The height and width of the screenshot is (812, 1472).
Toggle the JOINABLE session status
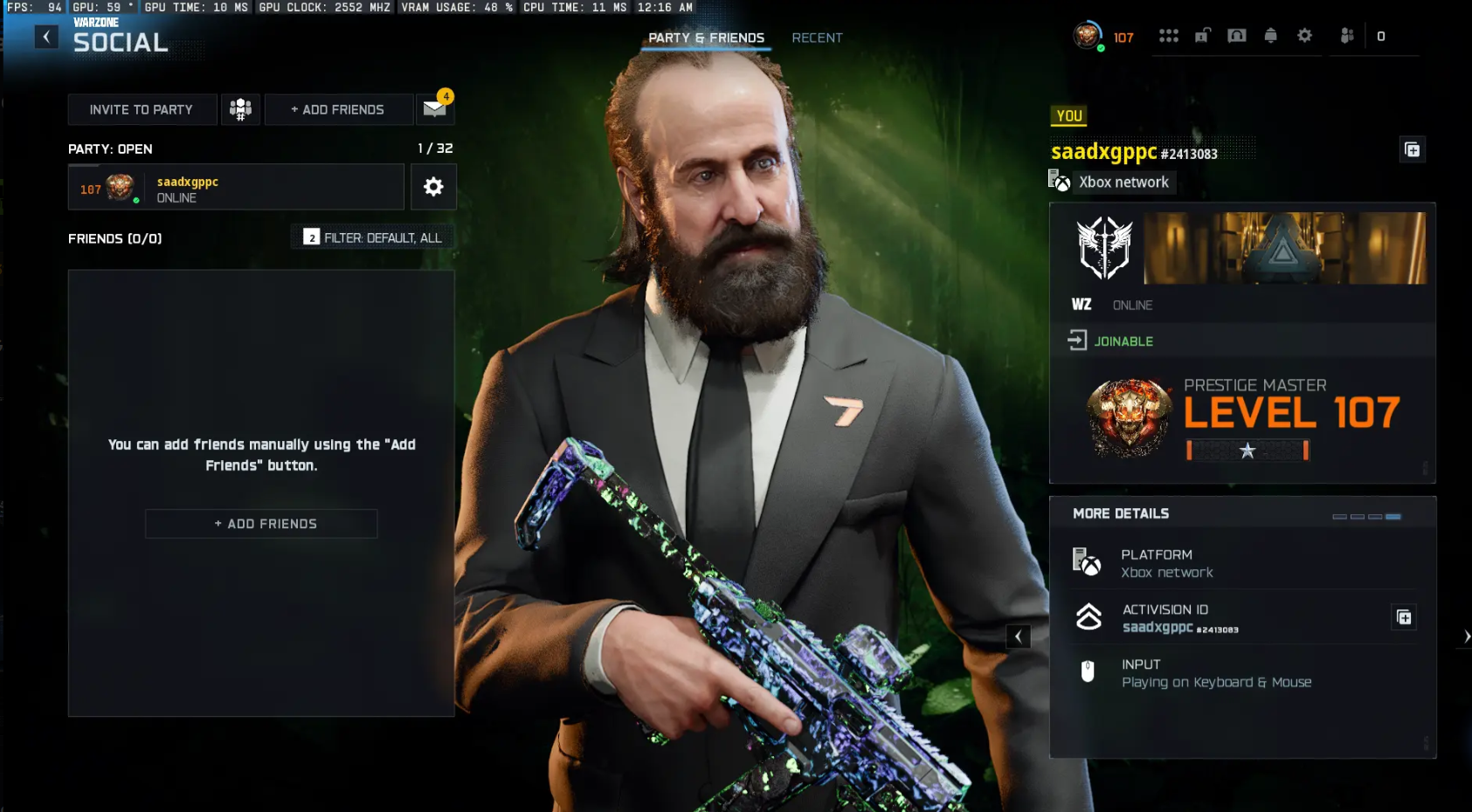pyautogui.click(x=1123, y=341)
